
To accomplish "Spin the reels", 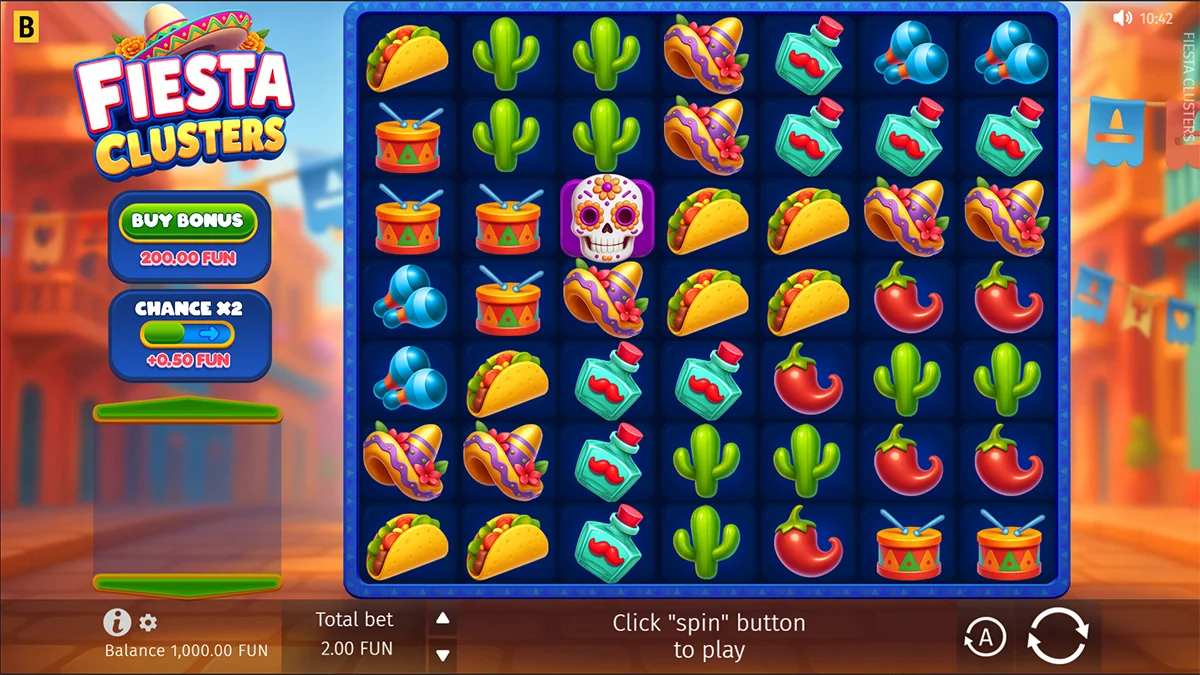I will coord(1057,636).
